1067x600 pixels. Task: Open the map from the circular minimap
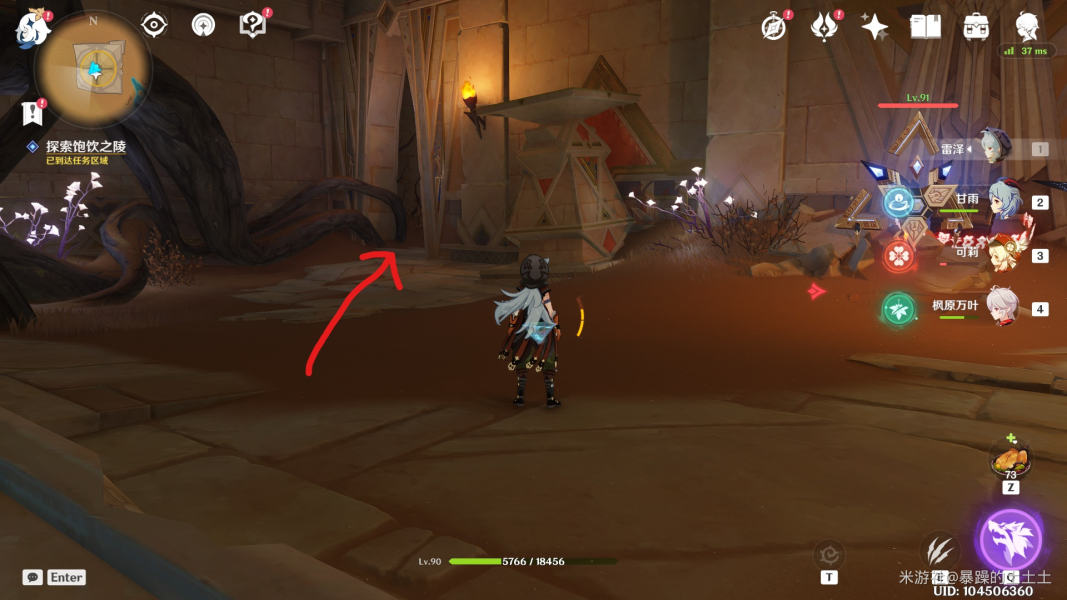[x=94, y=69]
